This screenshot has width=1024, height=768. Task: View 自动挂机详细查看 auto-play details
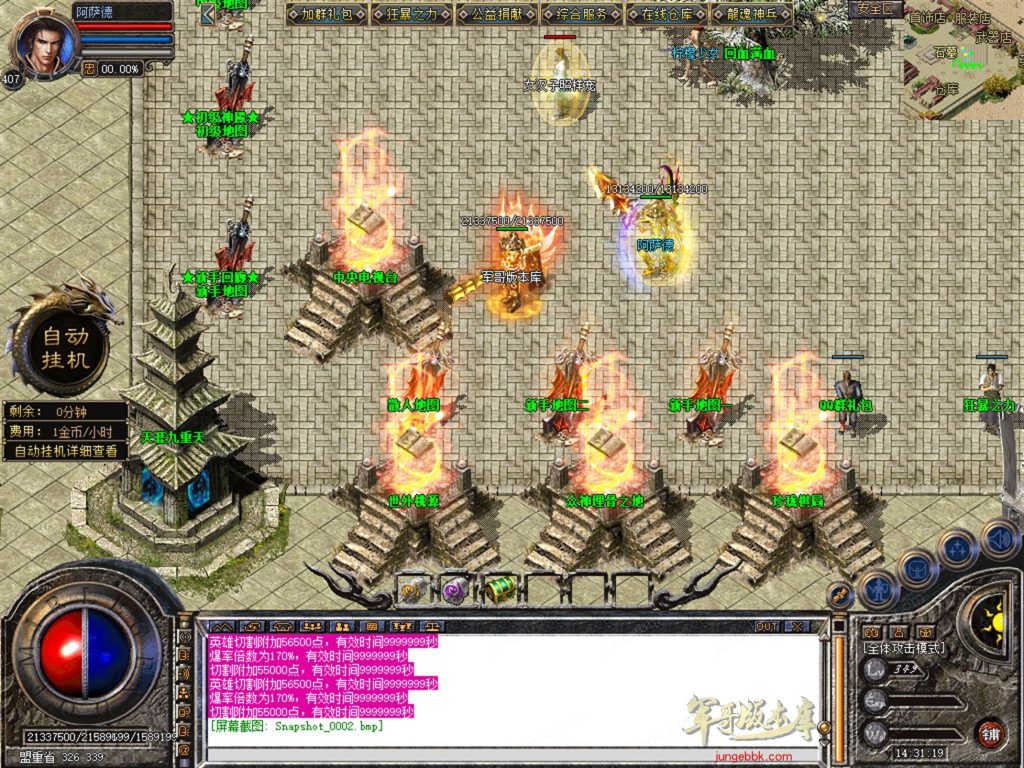point(66,451)
